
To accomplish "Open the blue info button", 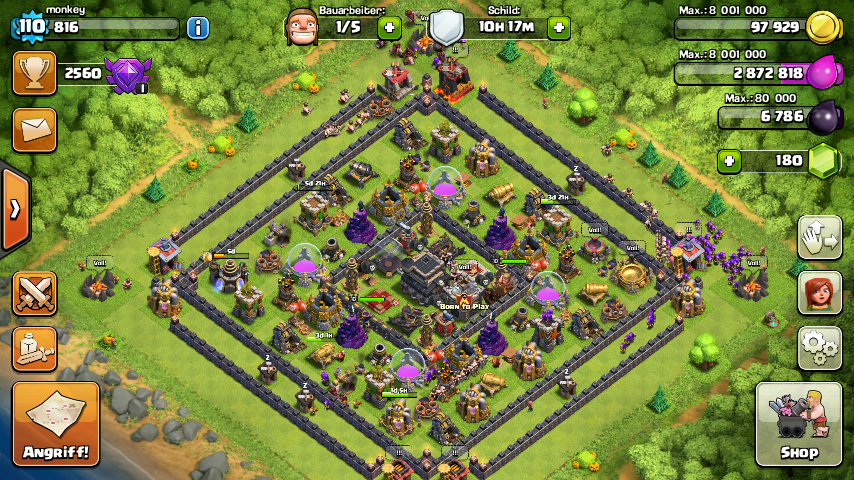I will coord(198,27).
